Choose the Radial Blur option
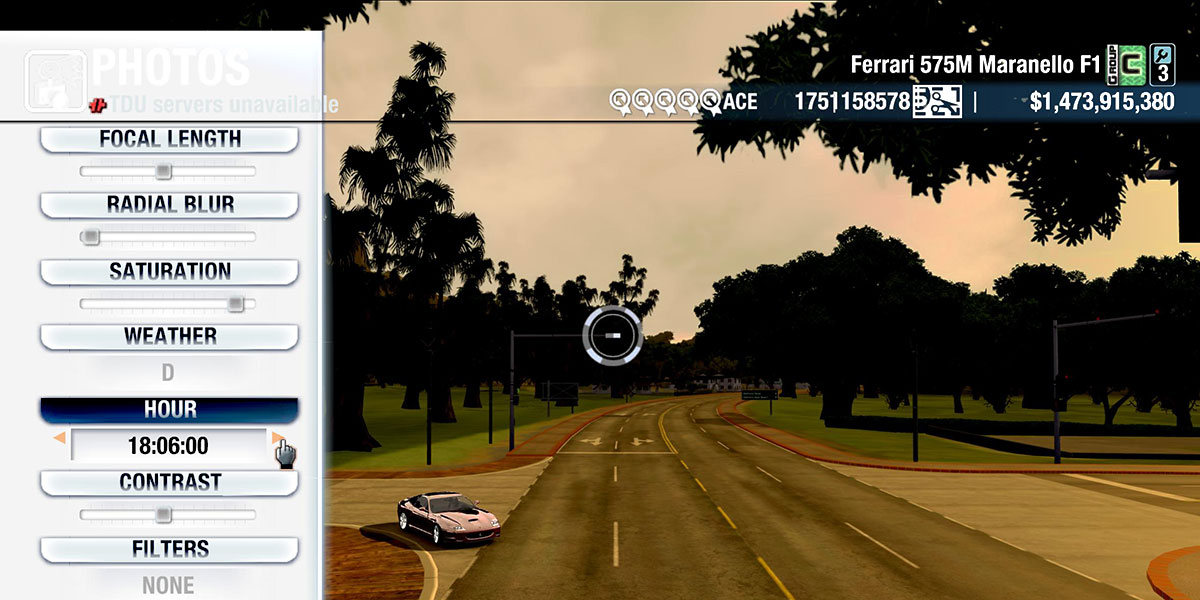 coord(169,205)
